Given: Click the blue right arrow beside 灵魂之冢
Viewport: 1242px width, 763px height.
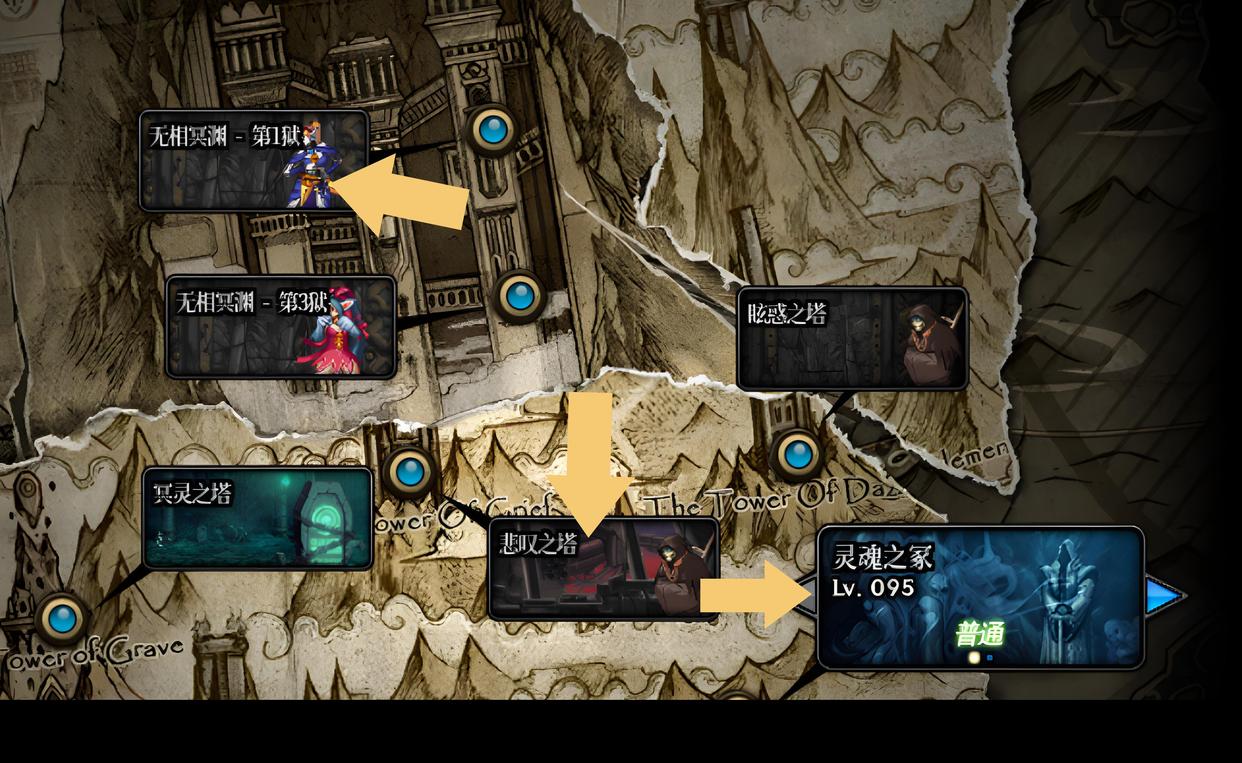Looking at the screenshot, I should 1164,597.
